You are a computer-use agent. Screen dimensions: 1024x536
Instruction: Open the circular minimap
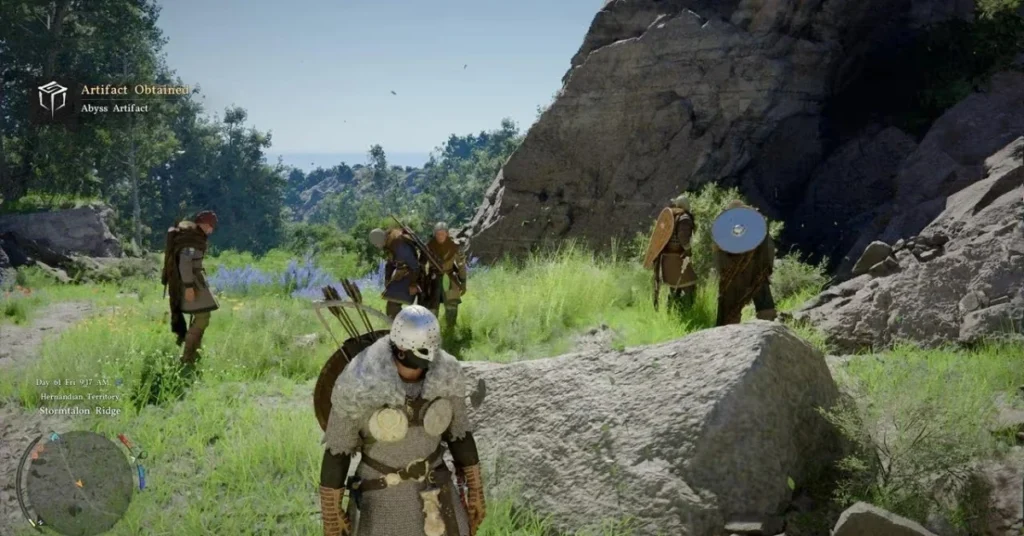pos(77,482)
